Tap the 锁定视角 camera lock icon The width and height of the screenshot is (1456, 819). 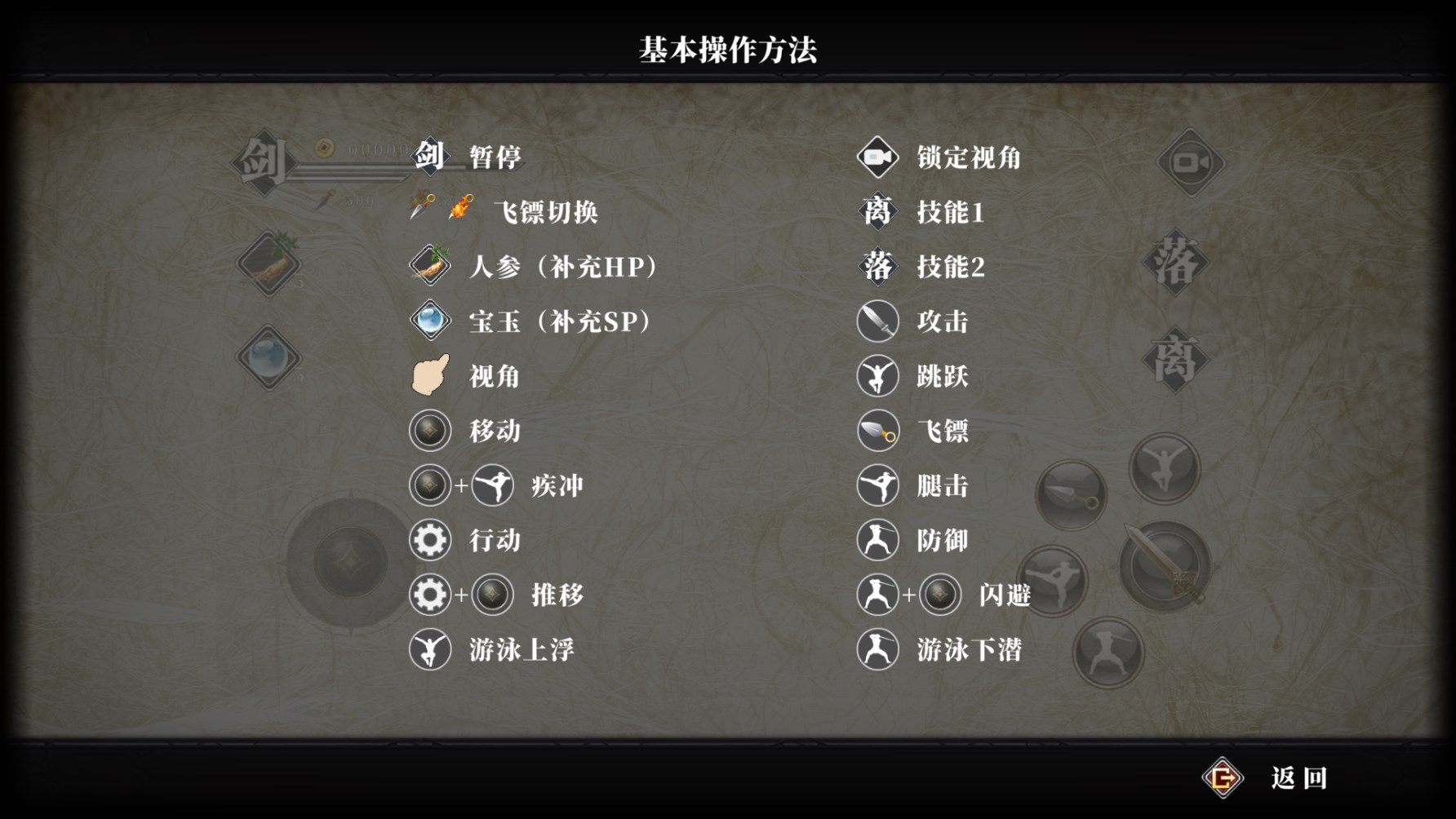877,157
